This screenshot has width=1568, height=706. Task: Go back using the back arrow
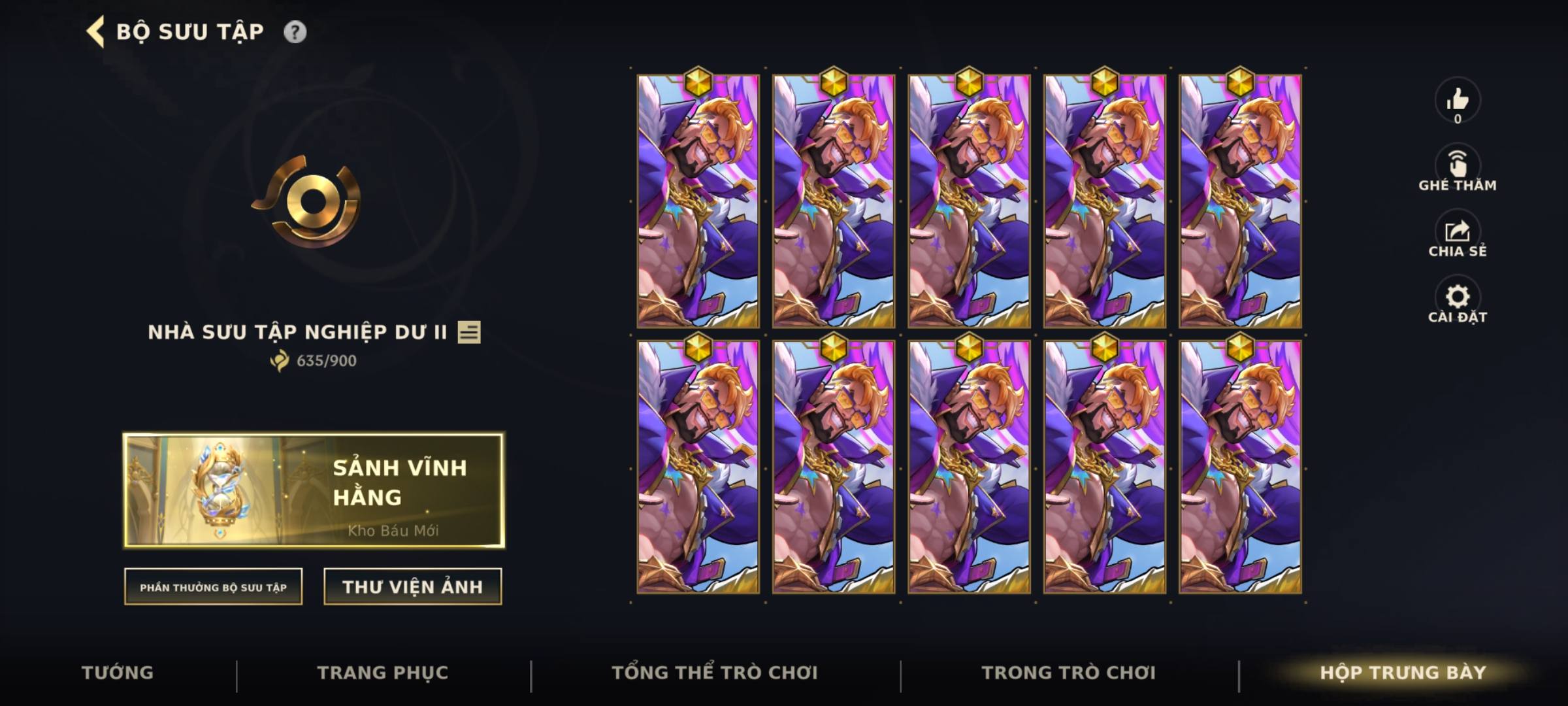pyautogui.click(x=94, y=29)
